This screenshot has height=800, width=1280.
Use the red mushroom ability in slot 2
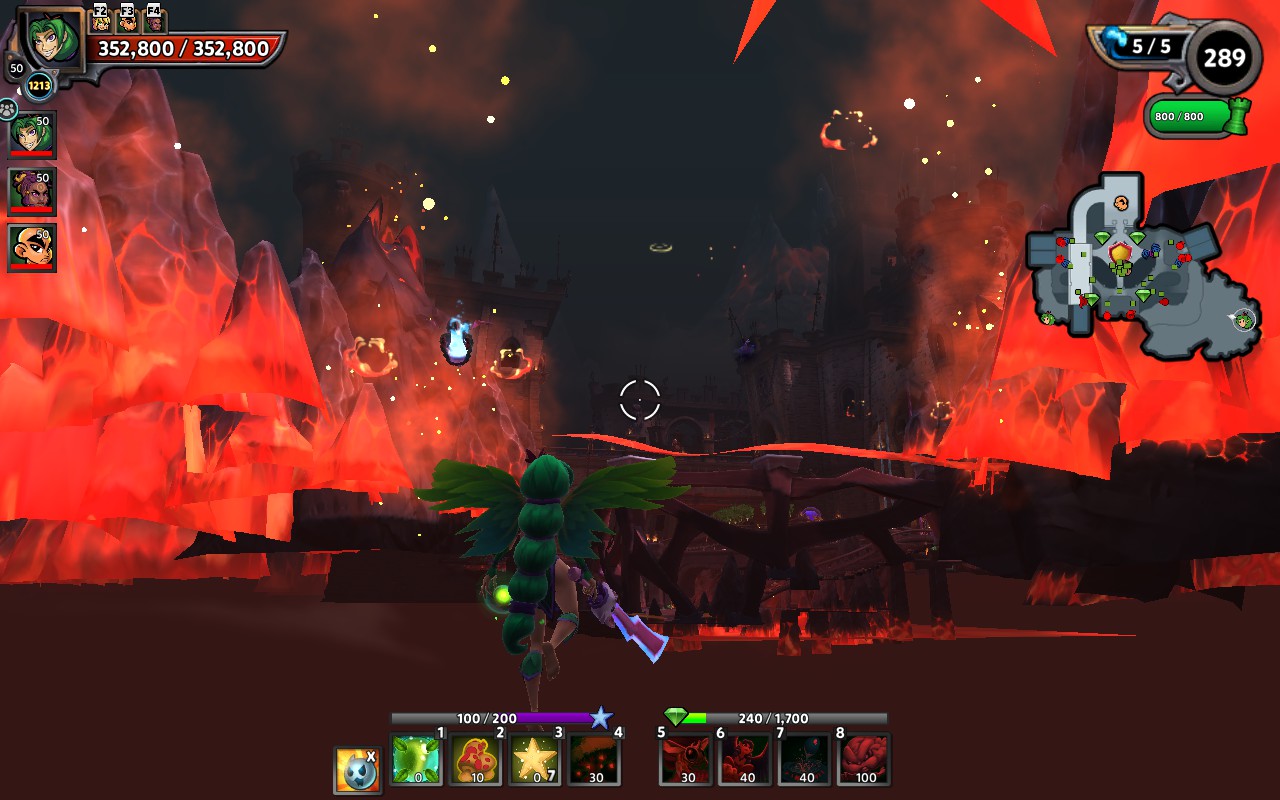point(475,759)
